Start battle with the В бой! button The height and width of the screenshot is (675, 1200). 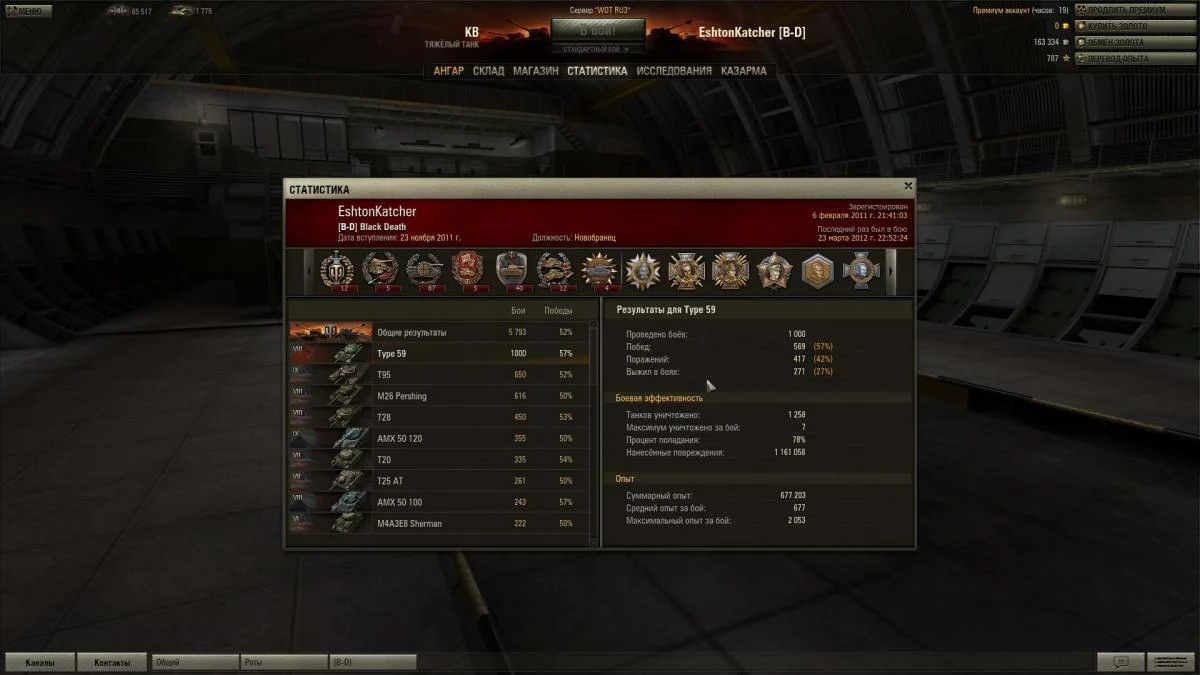598,30
